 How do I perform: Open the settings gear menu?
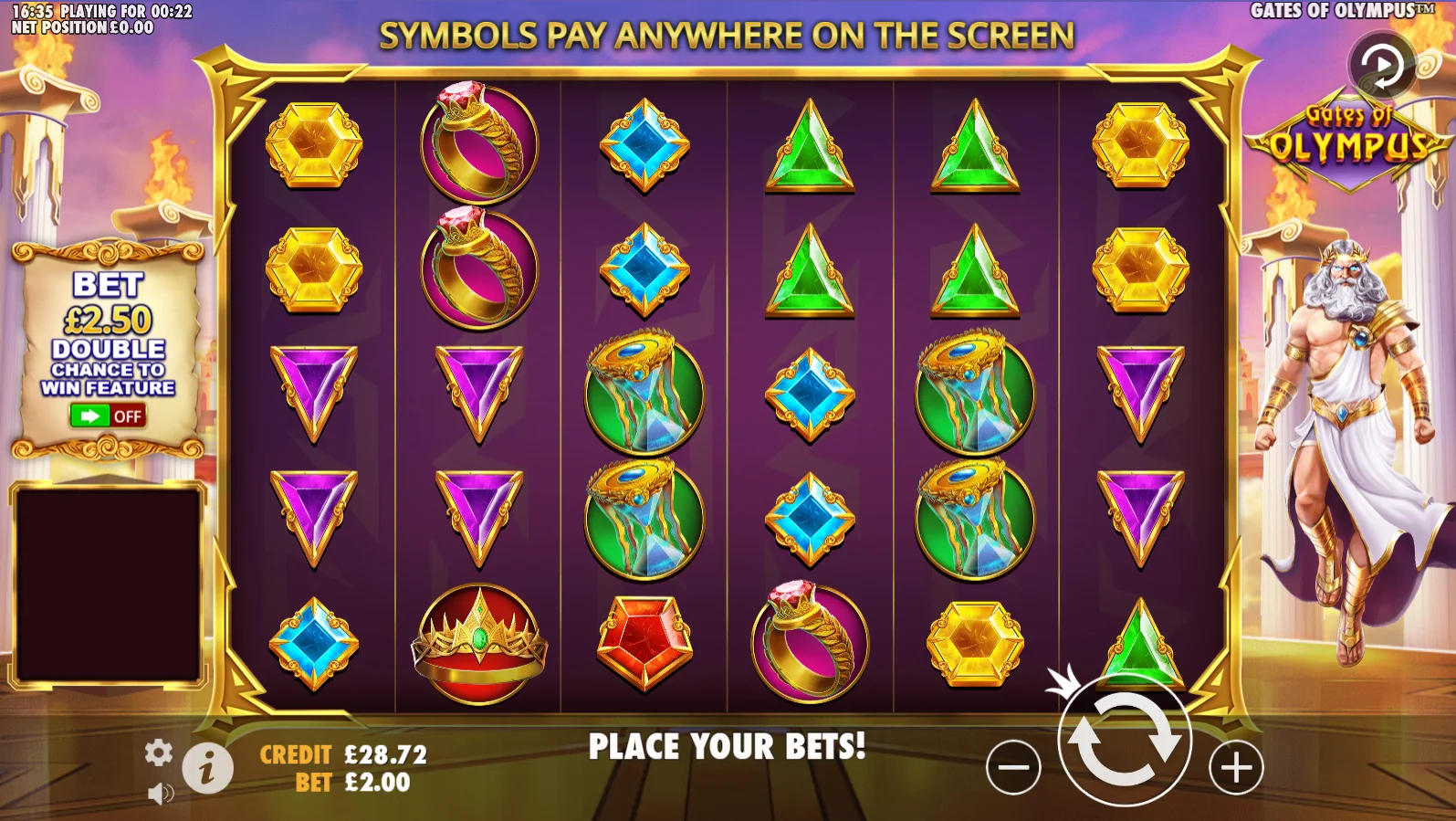point(161,754)
